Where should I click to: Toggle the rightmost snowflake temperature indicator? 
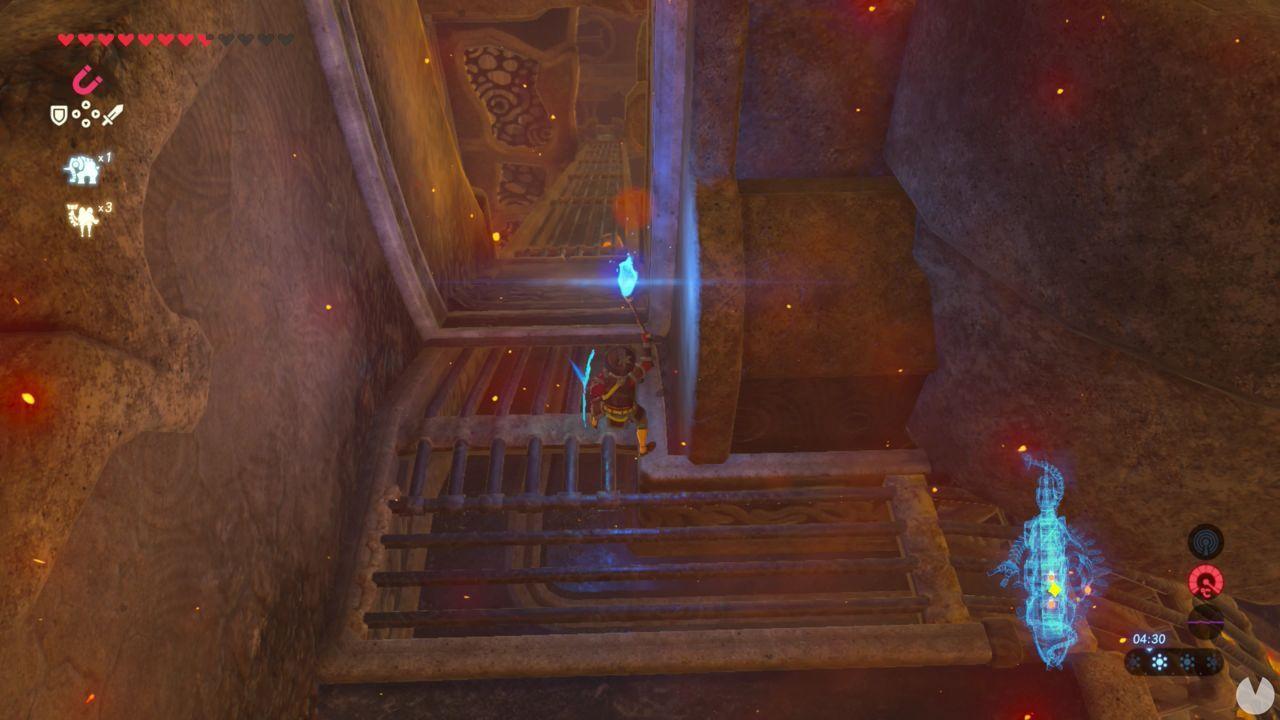(x=1213, y=662)
